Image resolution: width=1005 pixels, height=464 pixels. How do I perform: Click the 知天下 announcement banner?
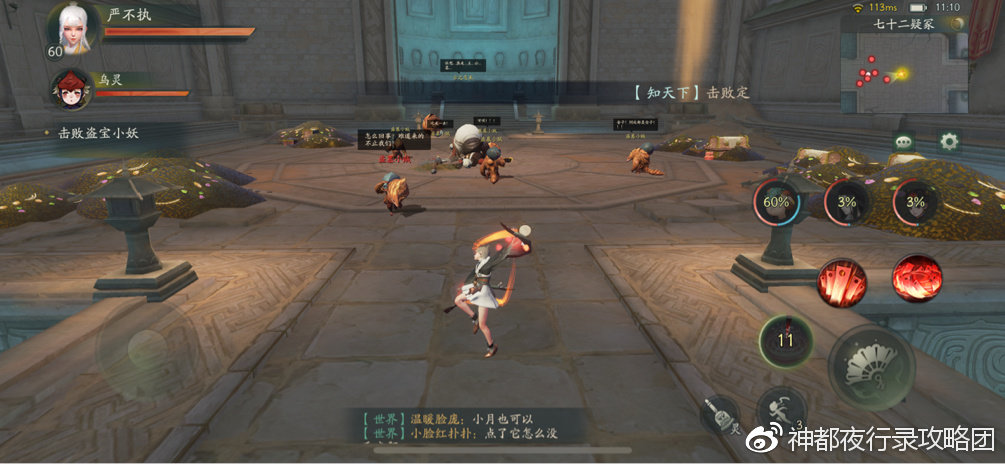coord(690,92)
